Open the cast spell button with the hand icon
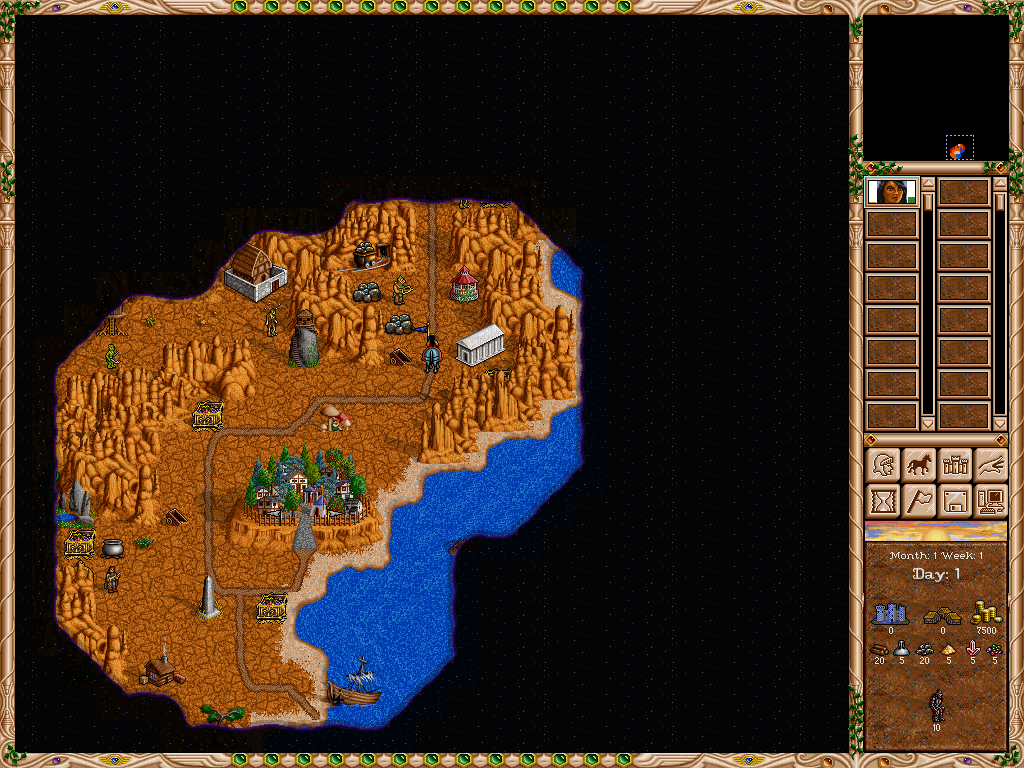The width and height of the screenshot is (1024, 768). click(x=990, y=465)
